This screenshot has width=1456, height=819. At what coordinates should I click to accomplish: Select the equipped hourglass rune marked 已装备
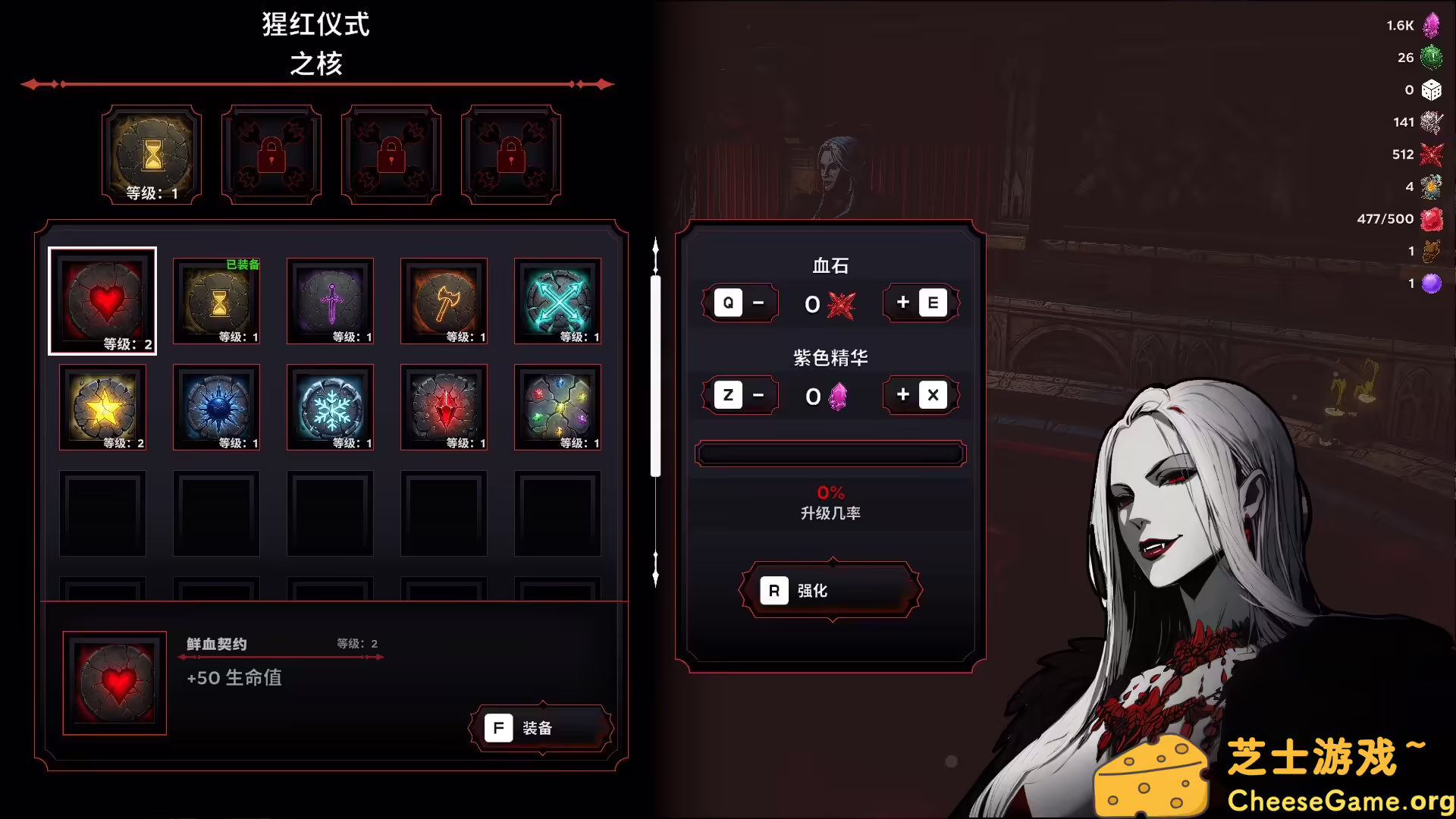(216, 301)
